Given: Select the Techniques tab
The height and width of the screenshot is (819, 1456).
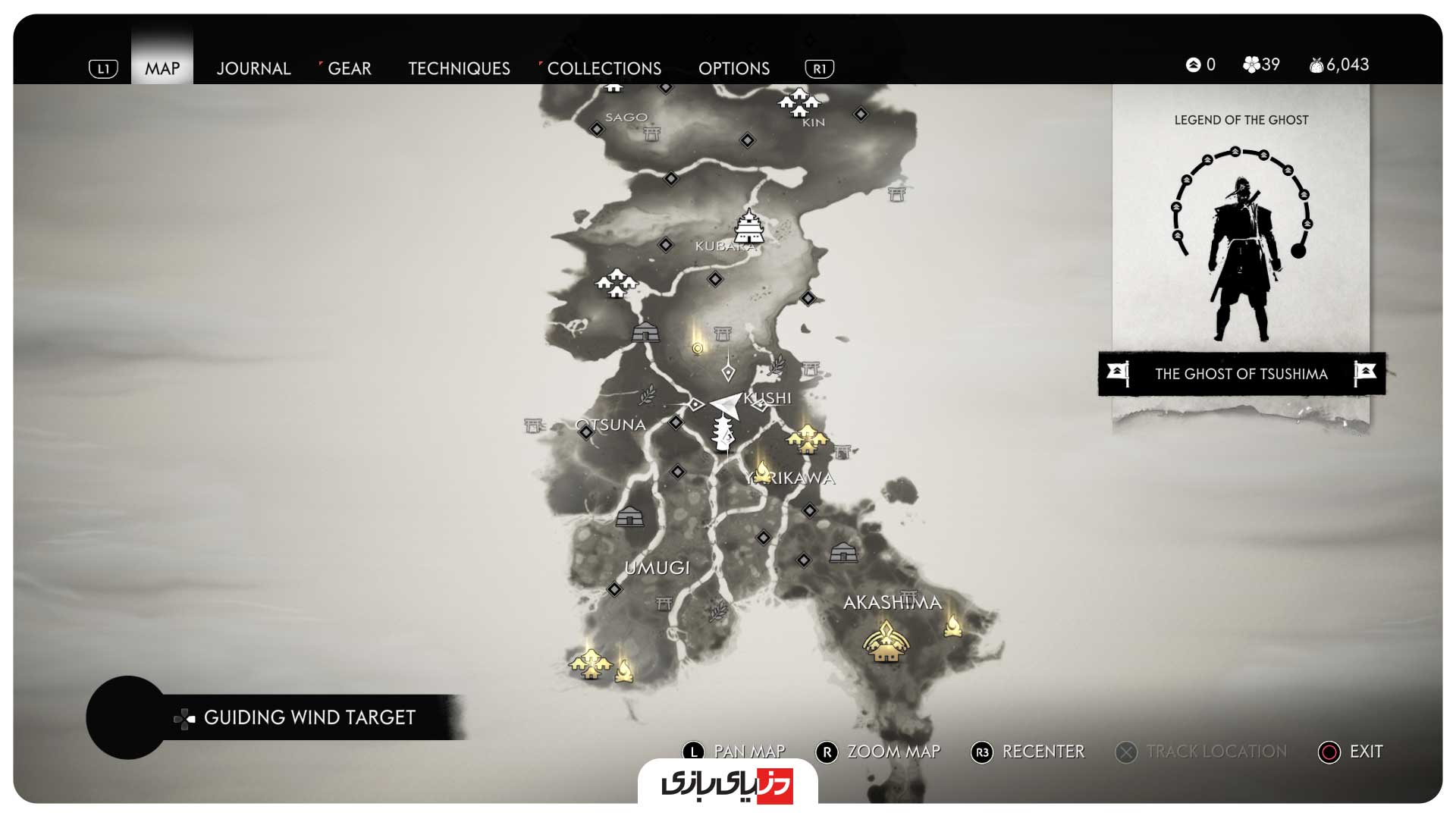Looking at the screenshot, I should (x=459, y=68).
